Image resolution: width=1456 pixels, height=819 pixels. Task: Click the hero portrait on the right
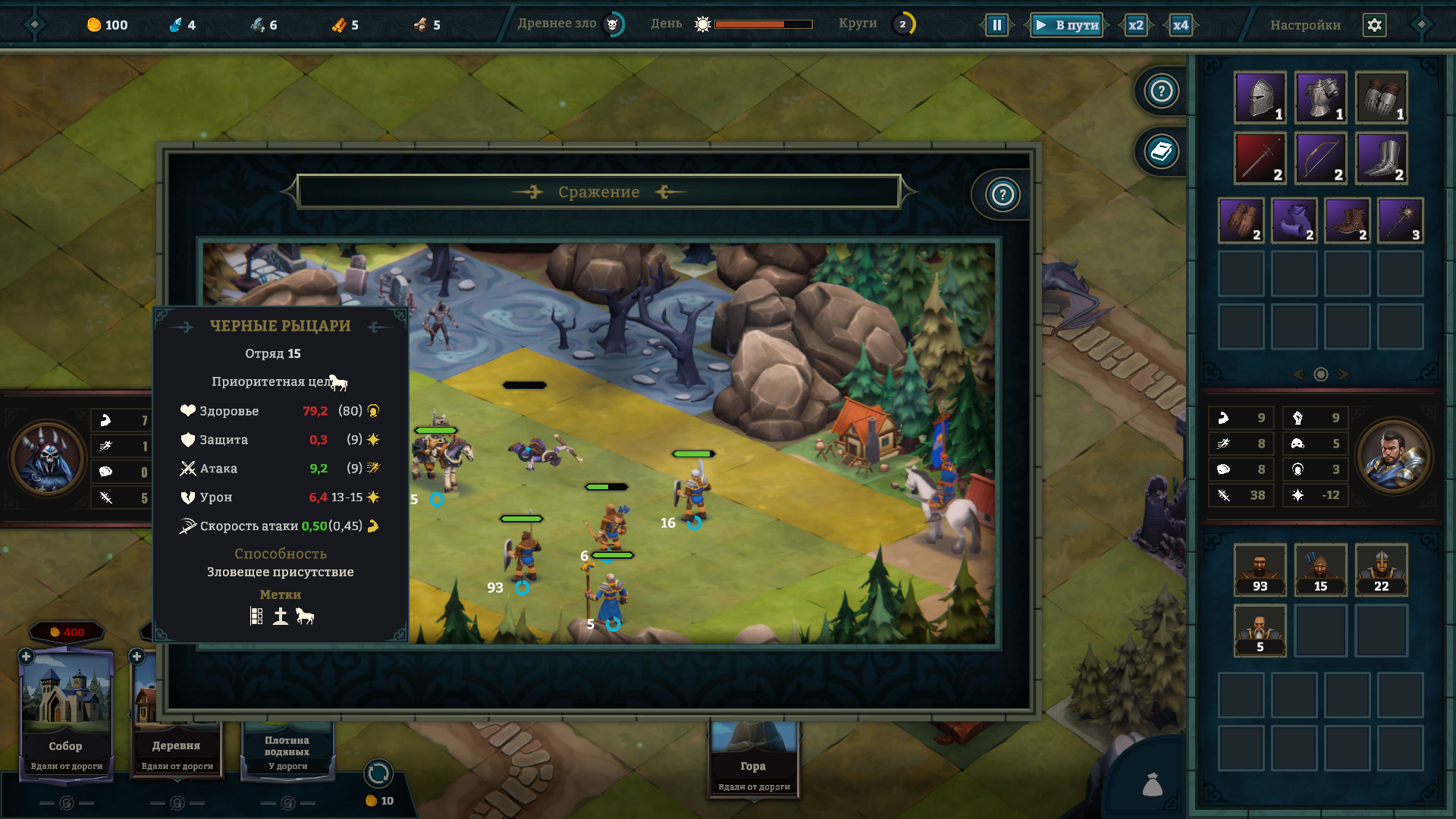[x=1394, y=457]
